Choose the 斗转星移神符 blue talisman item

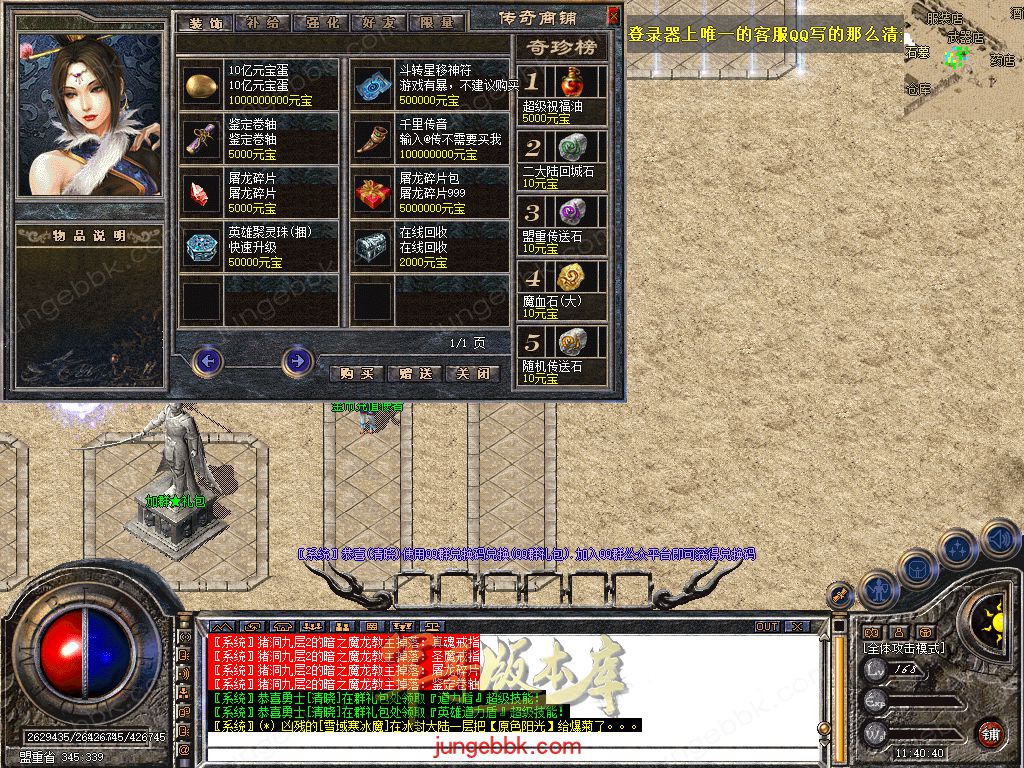point(373,85)
